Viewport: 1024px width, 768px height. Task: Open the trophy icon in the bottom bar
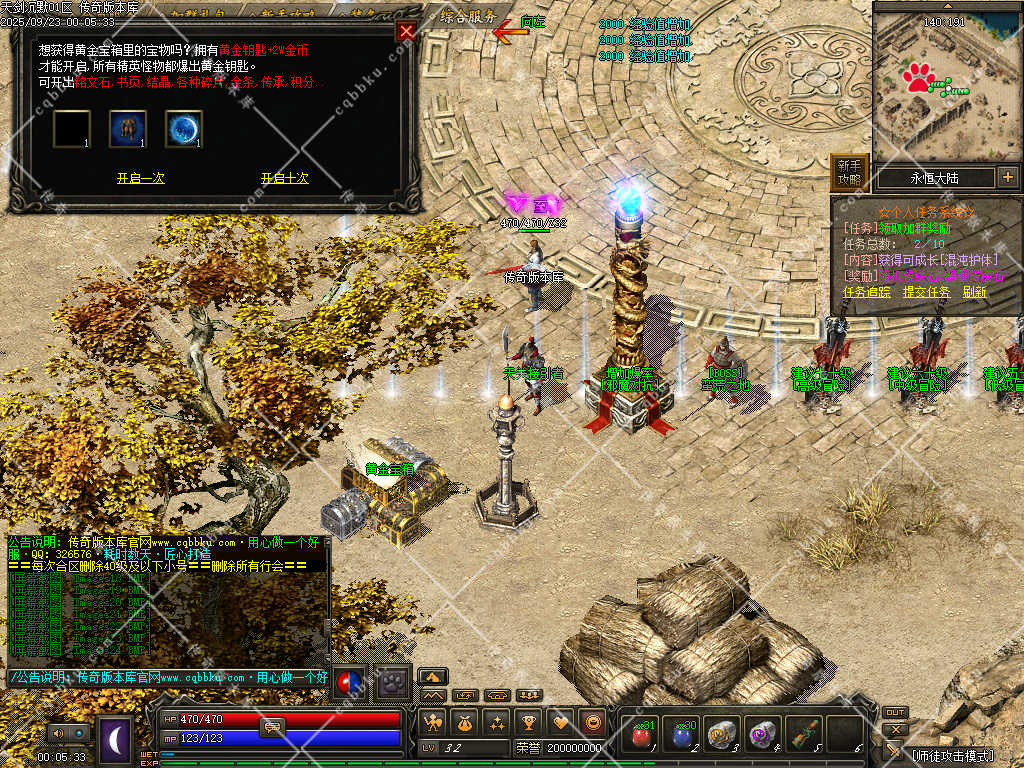tap(529, 722)
